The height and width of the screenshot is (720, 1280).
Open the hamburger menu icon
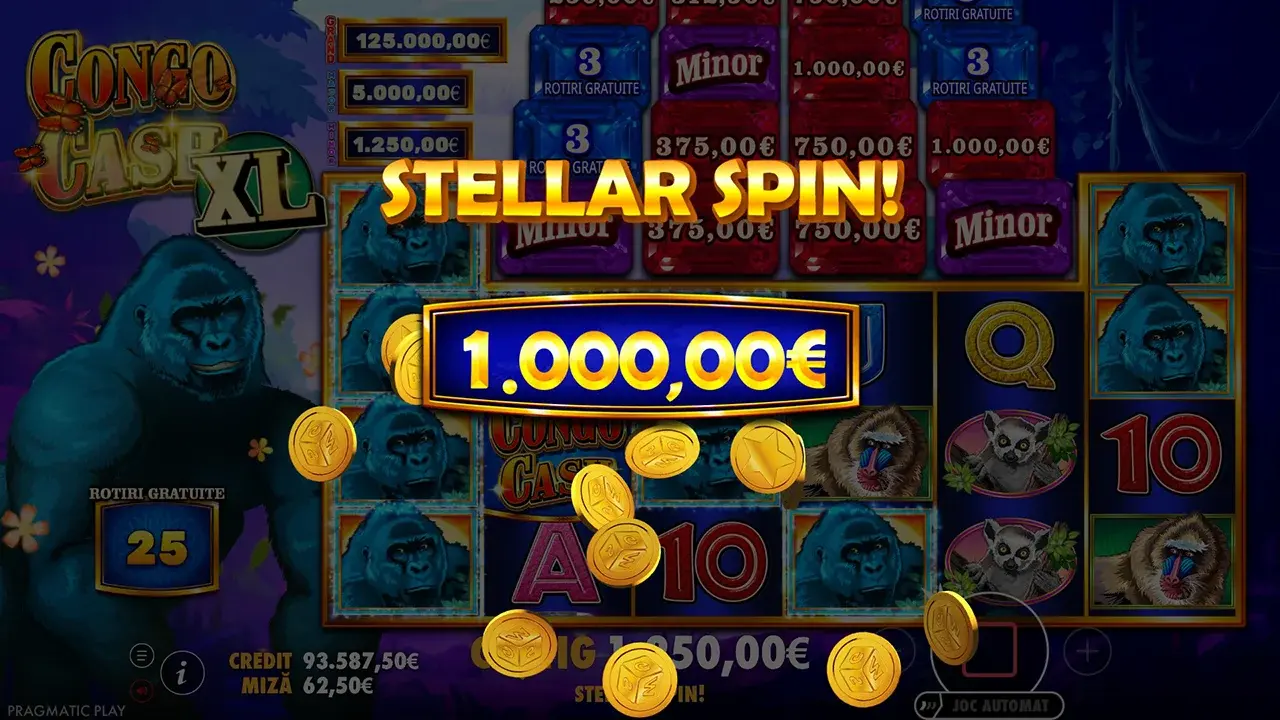(142, 656)
